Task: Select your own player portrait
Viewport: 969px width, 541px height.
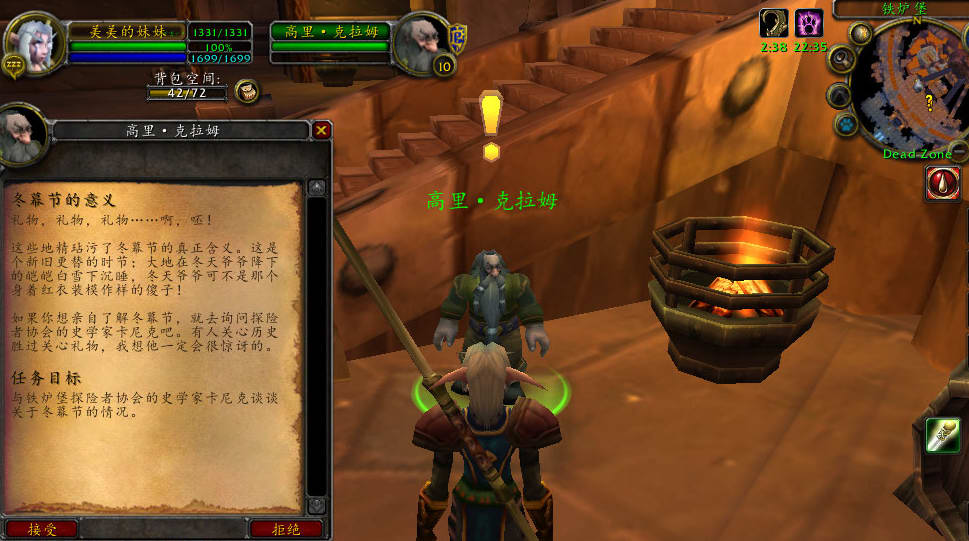Action: [x=32, y=42]
